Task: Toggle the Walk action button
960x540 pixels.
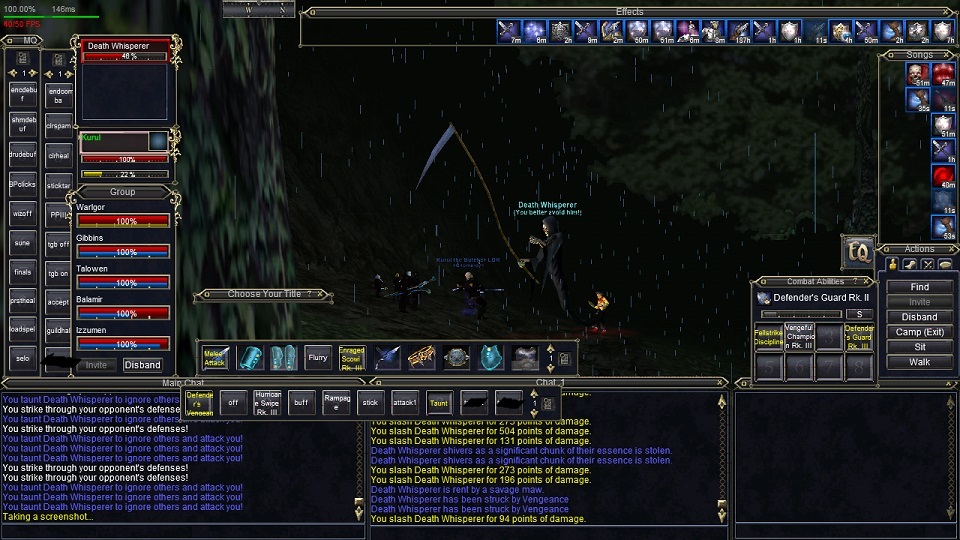Action: [x=919, y=362]
